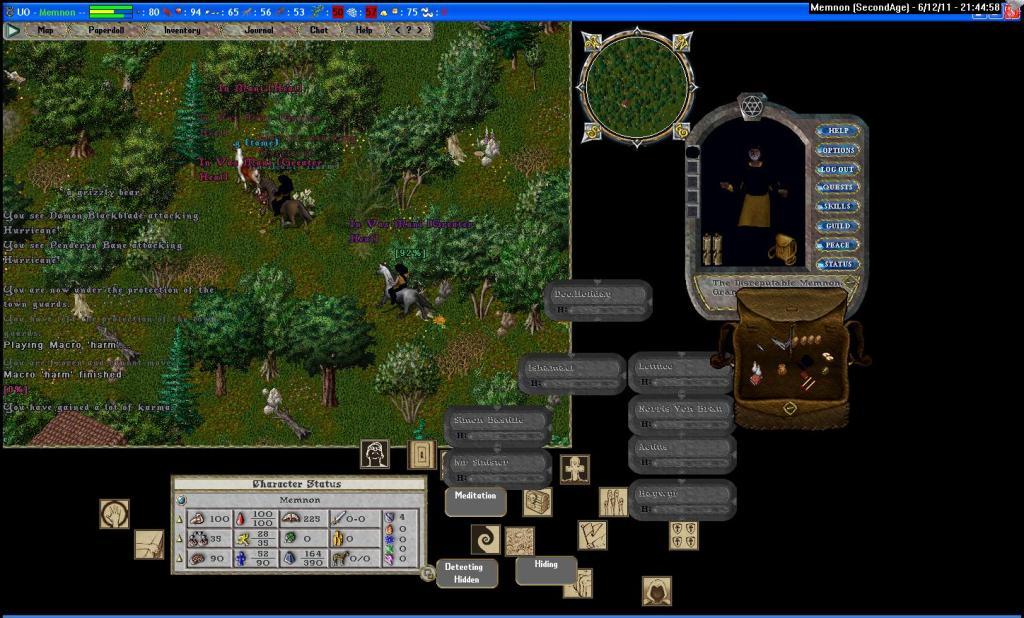Image resolution: width=1024 pixels, height=618 pixels.
Task: Open the Paperdoll menu entry
Action: (106, 30)
